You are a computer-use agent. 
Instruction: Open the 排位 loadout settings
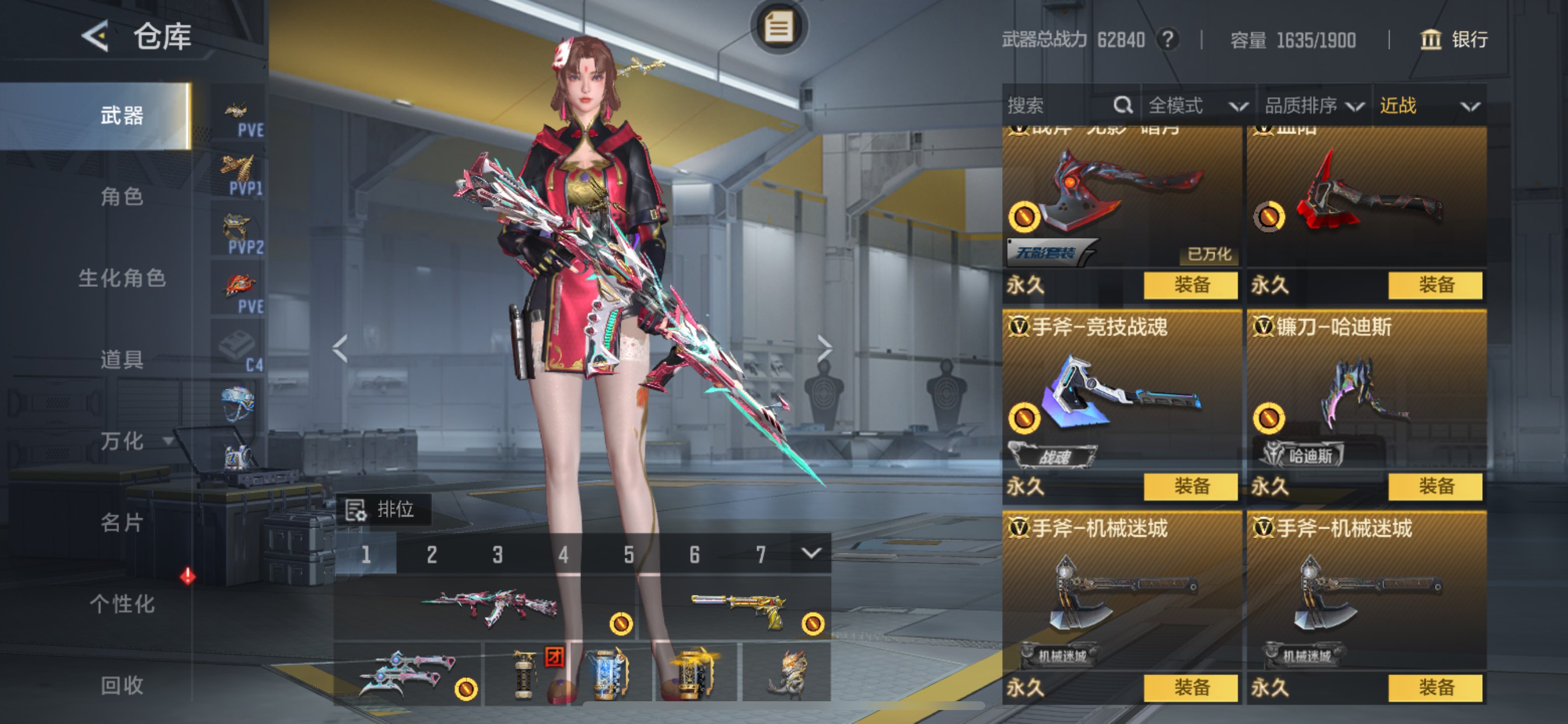point(383,509)
